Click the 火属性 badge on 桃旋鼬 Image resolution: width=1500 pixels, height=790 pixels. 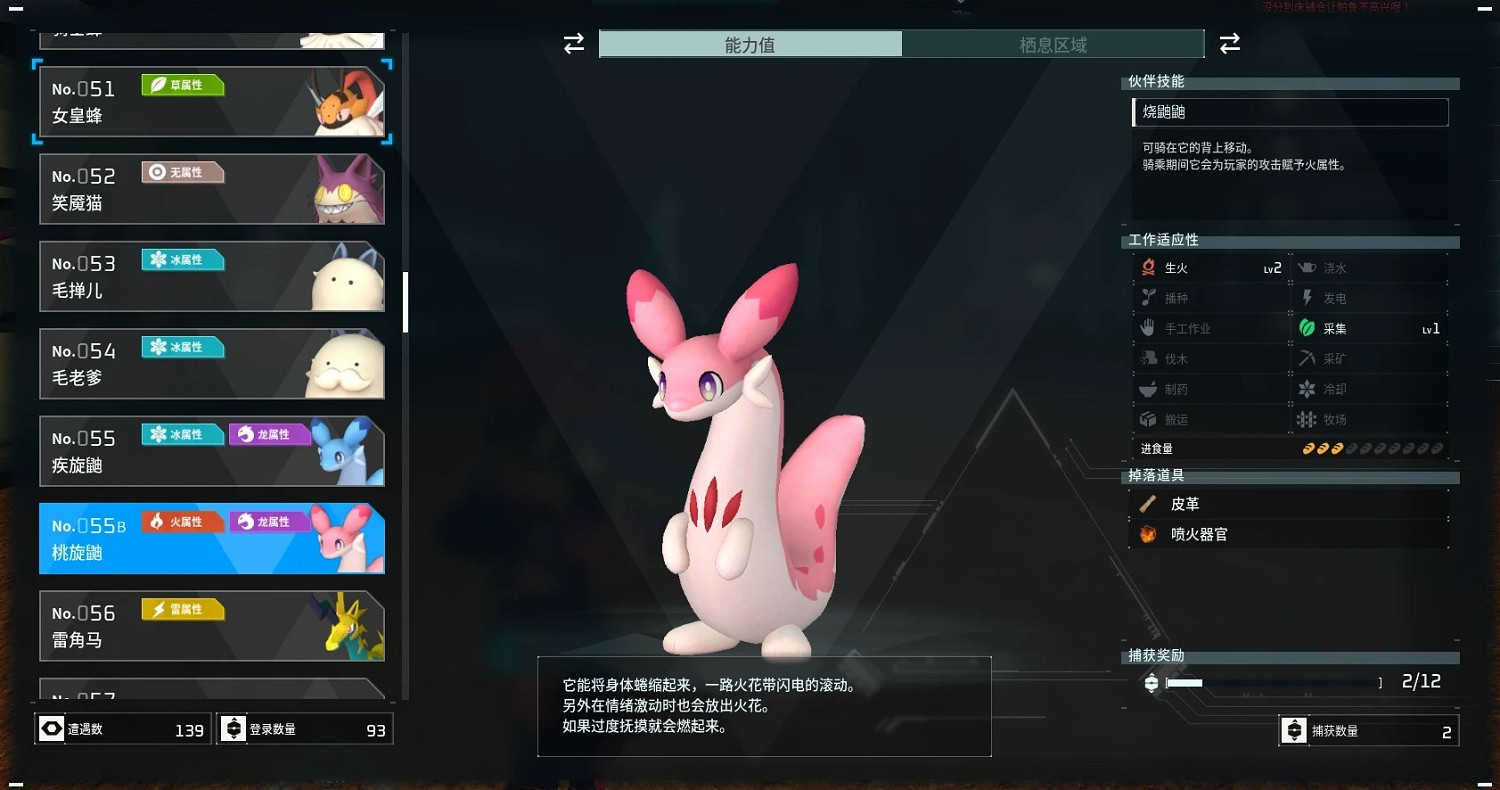(182, 521)
